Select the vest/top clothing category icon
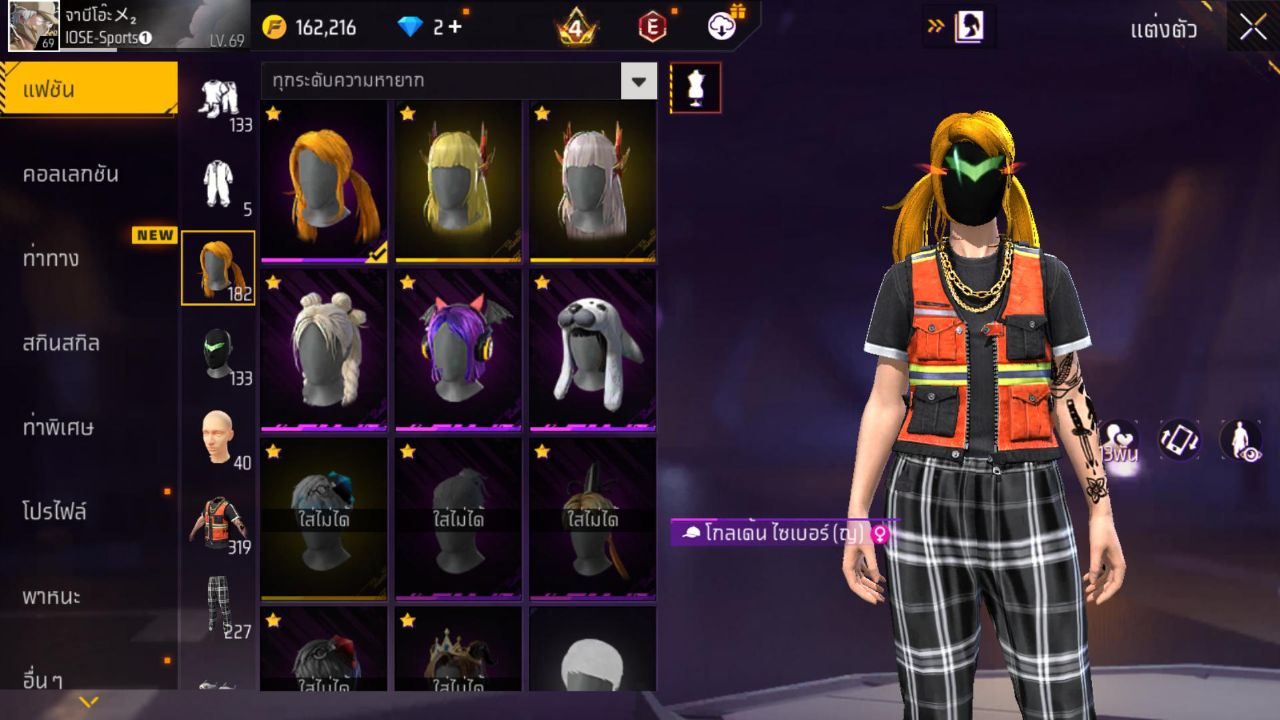Screen dimensions: 1280x720 [x=218, y=515]
